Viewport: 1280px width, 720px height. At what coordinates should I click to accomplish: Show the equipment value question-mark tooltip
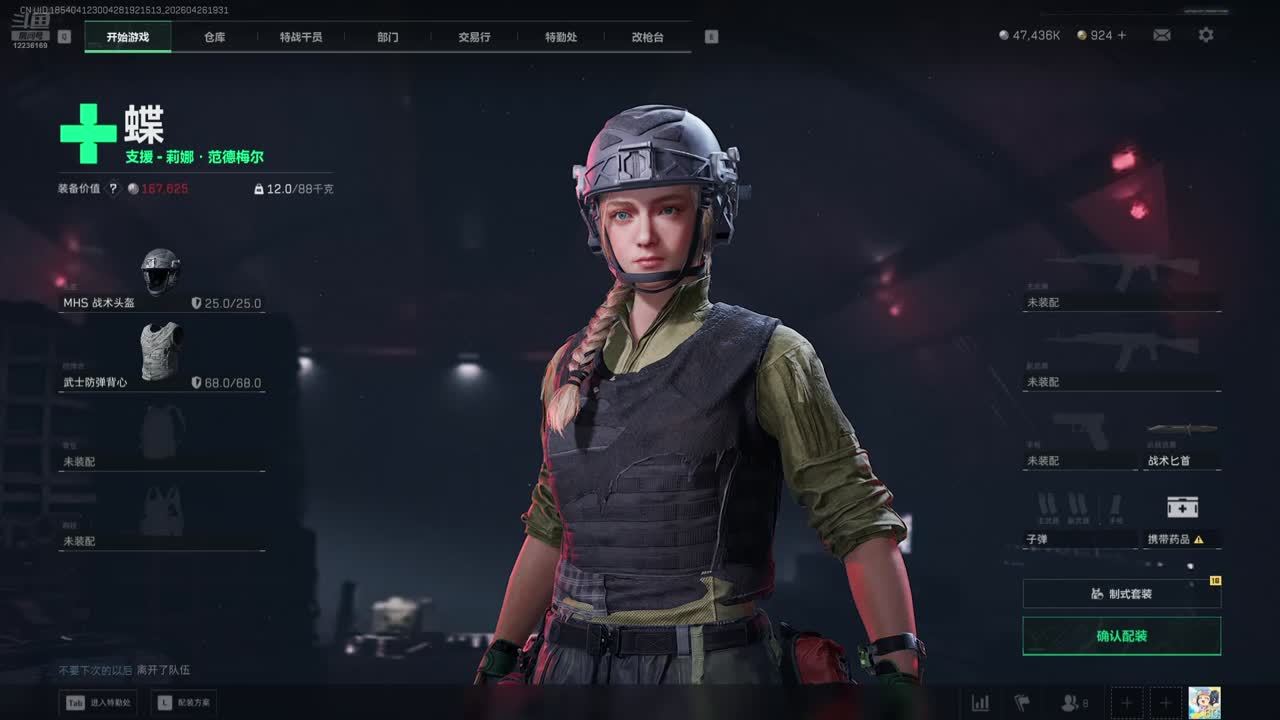113,188
